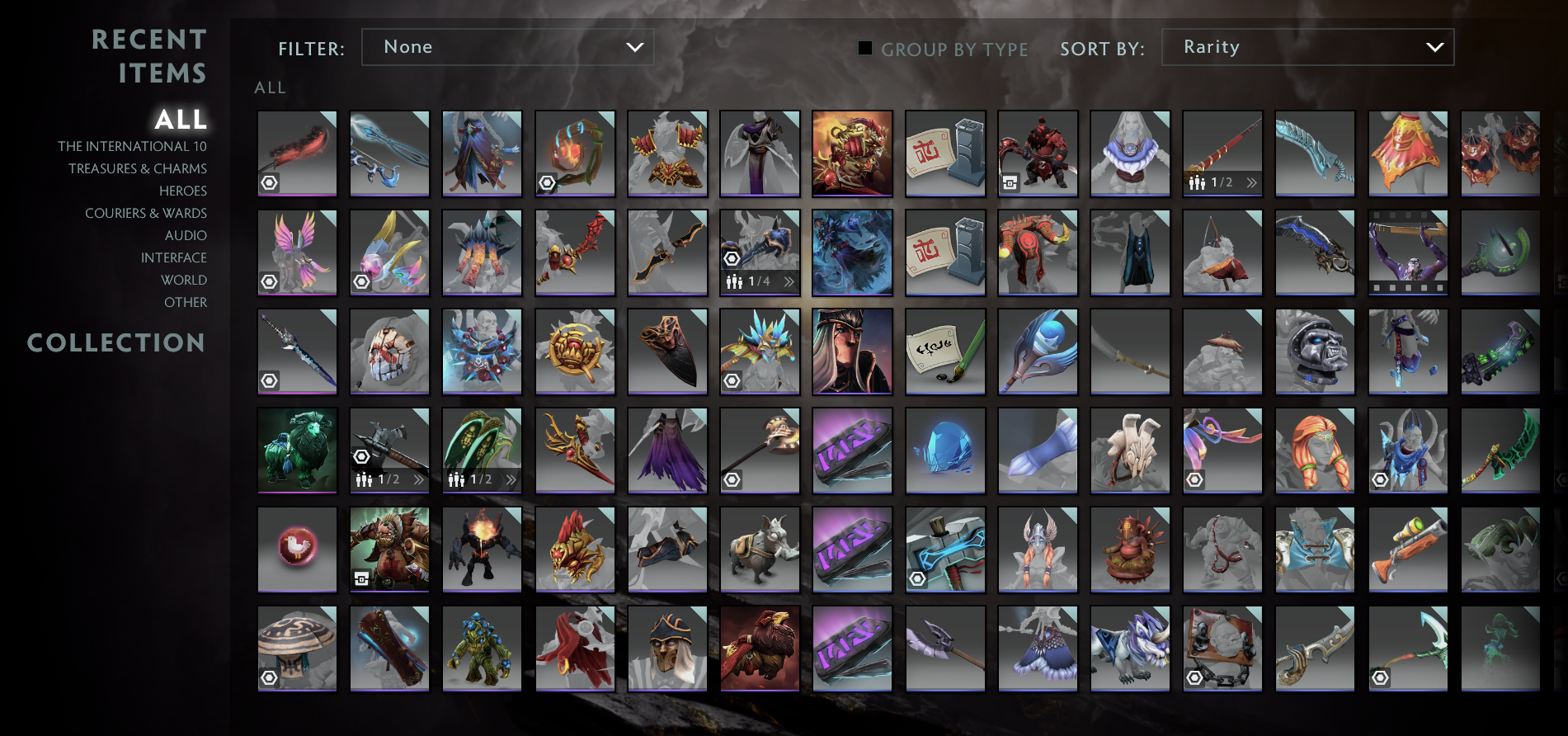Click the socket gem icon on the glowing blue hammer
The image size is (1568, 736).
click(x=916, y=578)
